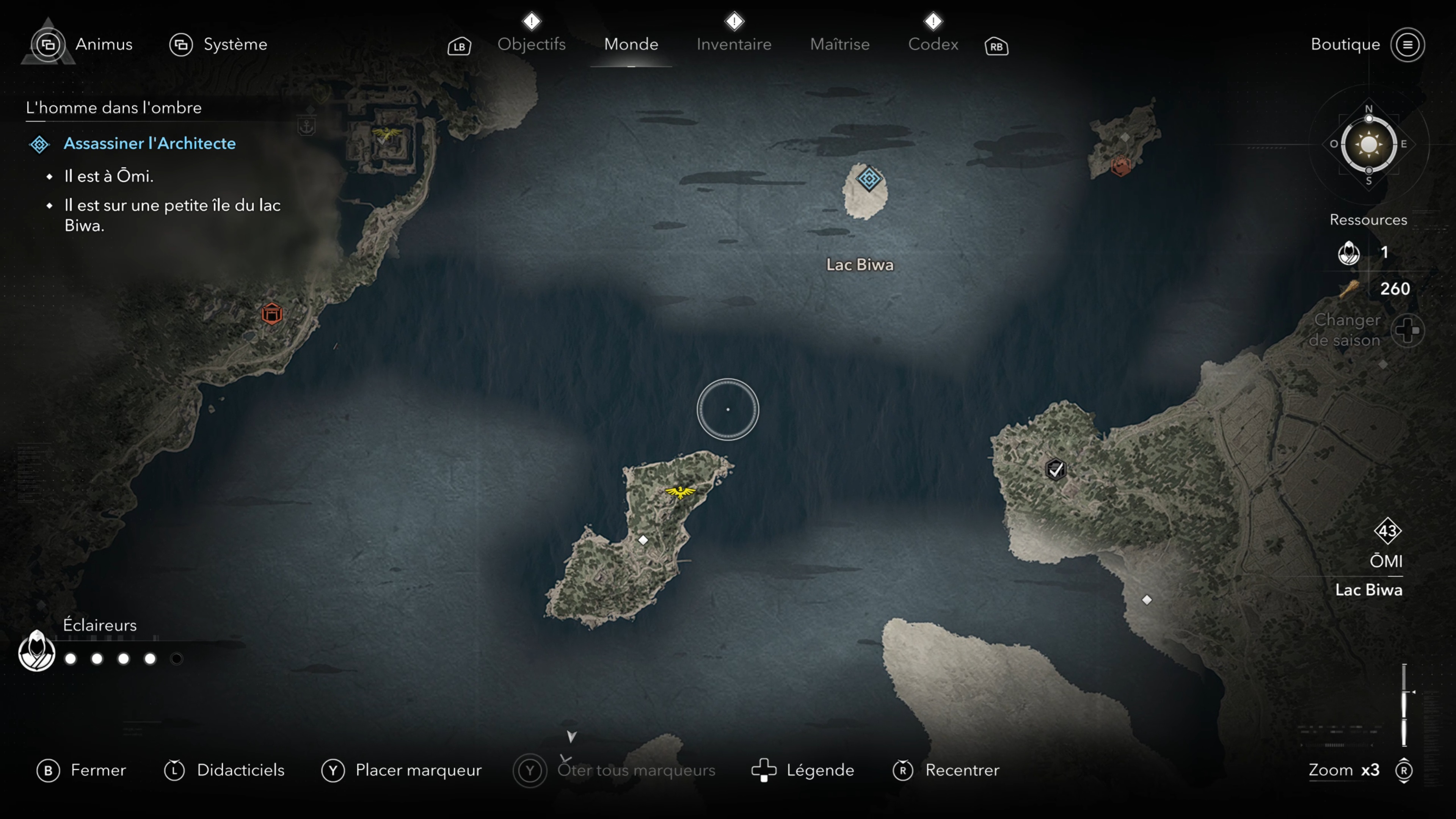Open the Codex tab
This screenshot has height=819, width=1456.
click(933, 44)
